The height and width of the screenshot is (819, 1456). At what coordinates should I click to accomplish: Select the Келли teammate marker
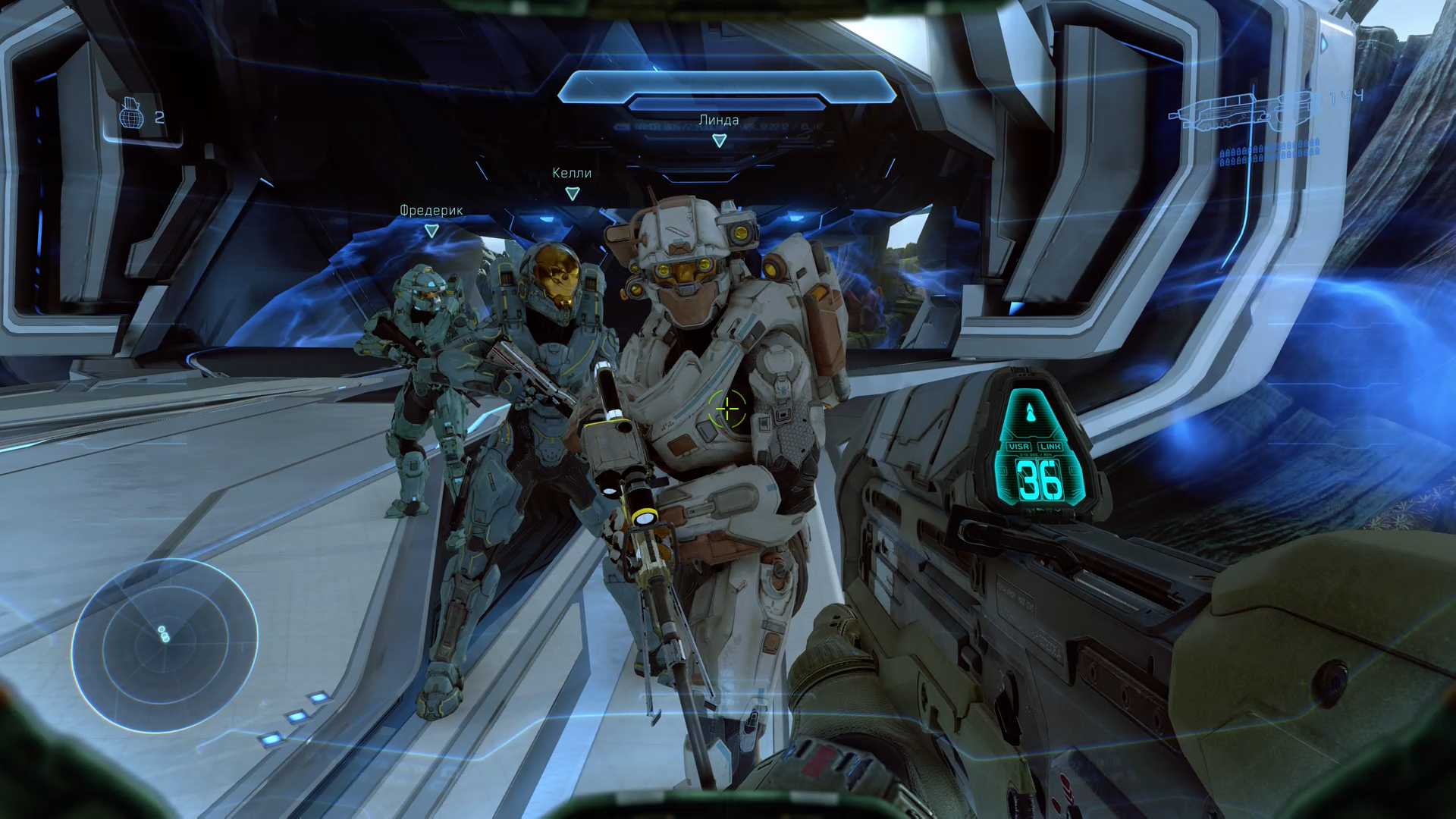click(x=573, y=193)
